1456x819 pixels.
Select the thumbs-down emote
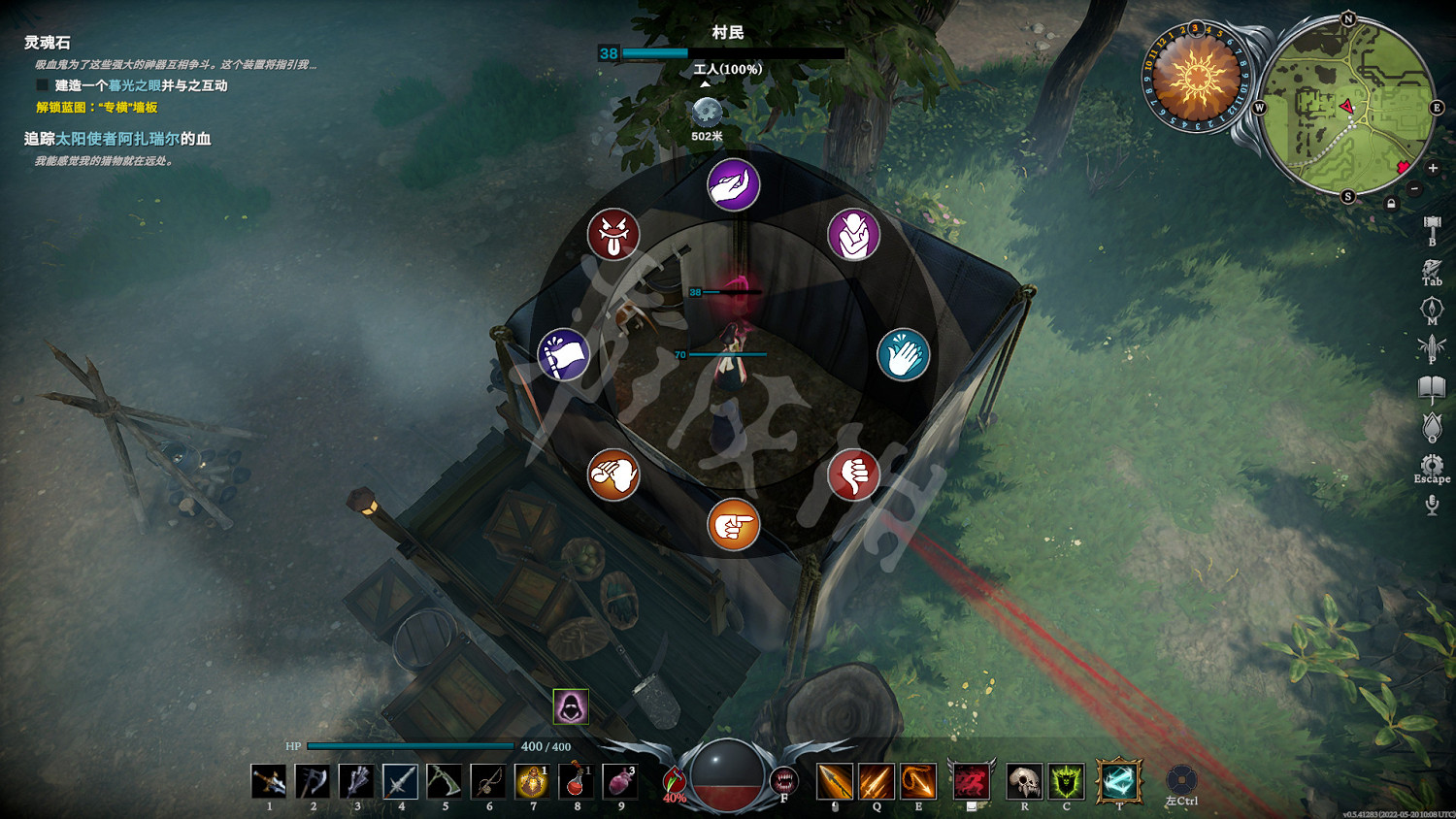853,475
